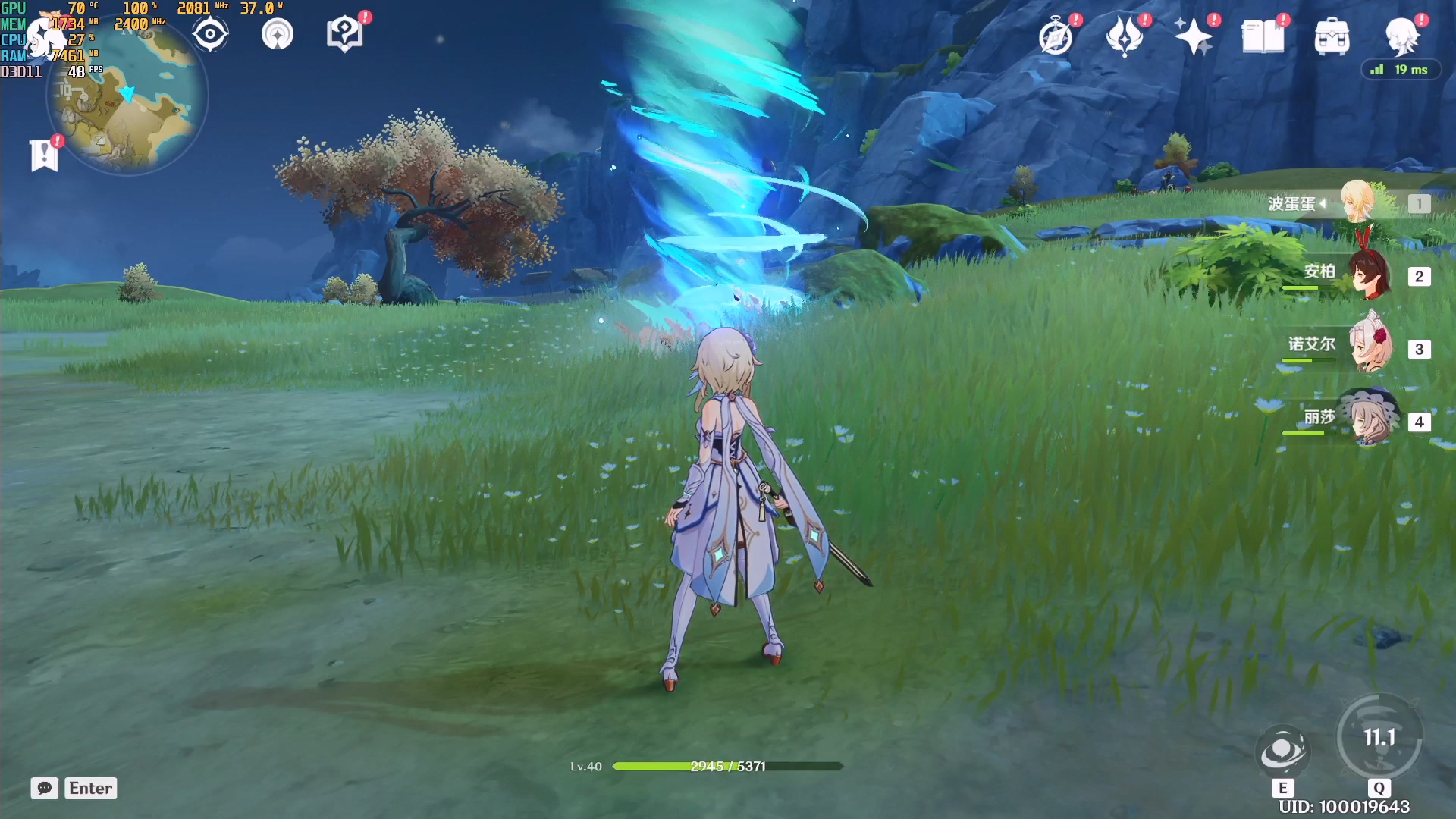Open the Adventurer Handbook compass icon
This screenshot has width=1456, height=819.
point(1056,36)
